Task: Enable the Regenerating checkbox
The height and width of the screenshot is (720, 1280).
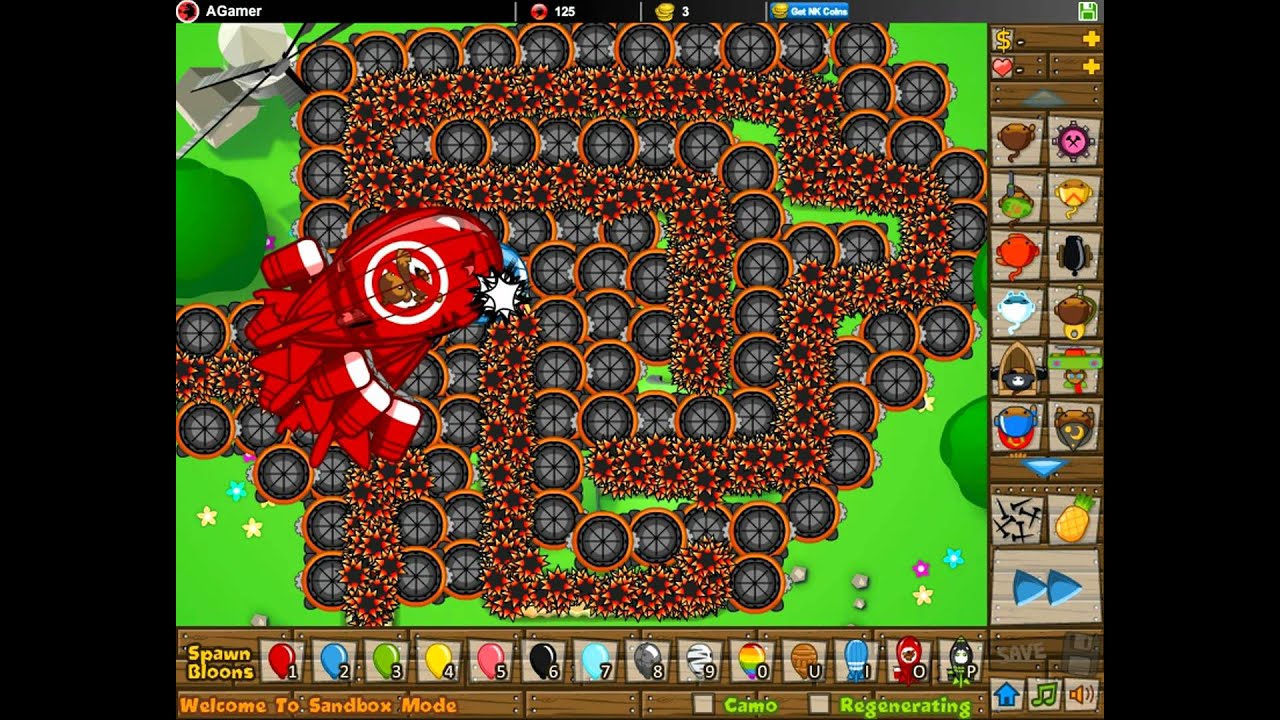Action: pyautogui.click(x=819, y=704)
